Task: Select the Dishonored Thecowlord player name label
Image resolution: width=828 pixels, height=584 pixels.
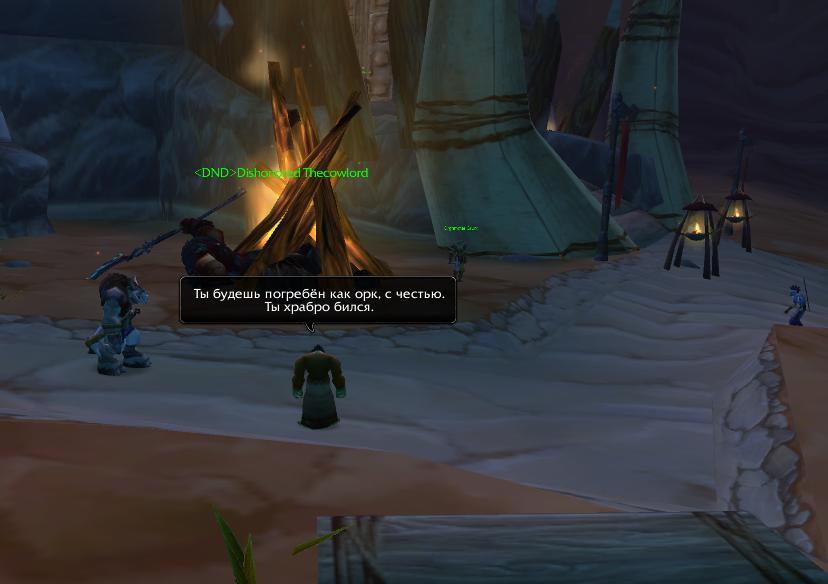Action: [281, 173]
